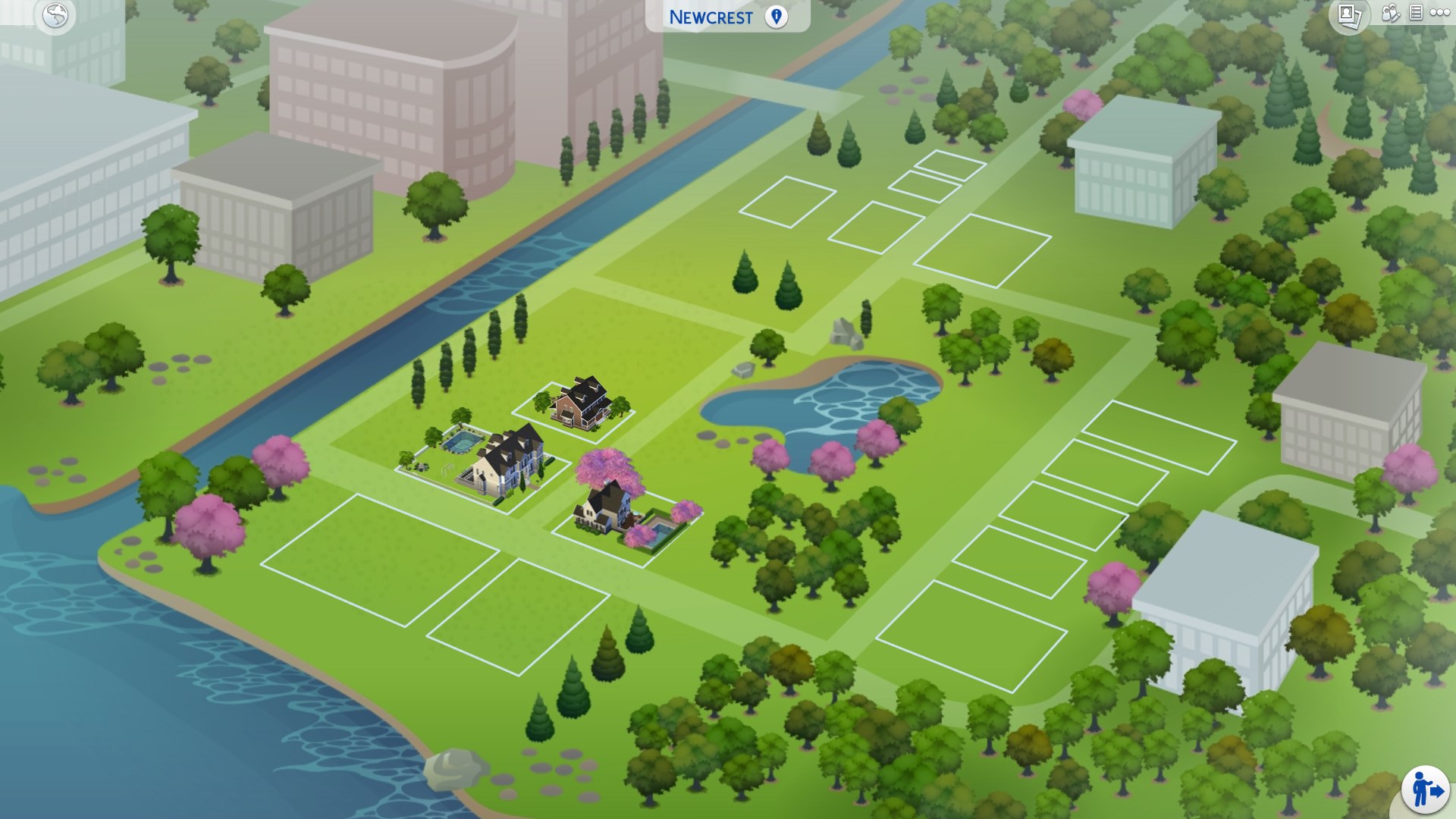Screen dimensions: 1456x819
Task: Click the map pin beside Newcrest
Action: tap(776, 17)
